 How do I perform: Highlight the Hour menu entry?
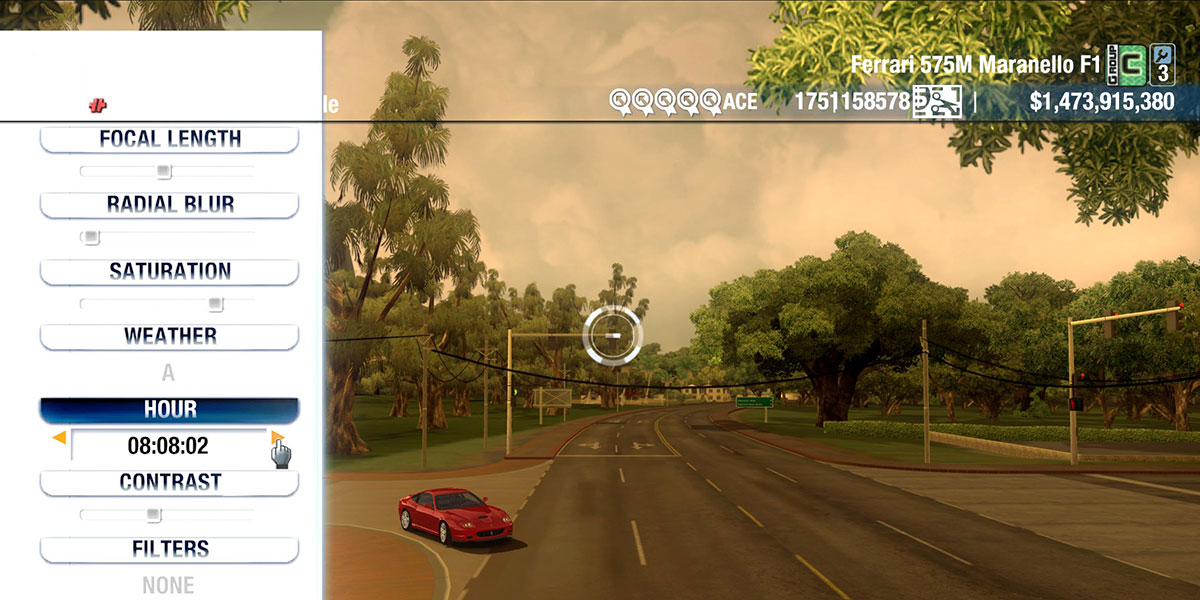[x=169, y=410]
